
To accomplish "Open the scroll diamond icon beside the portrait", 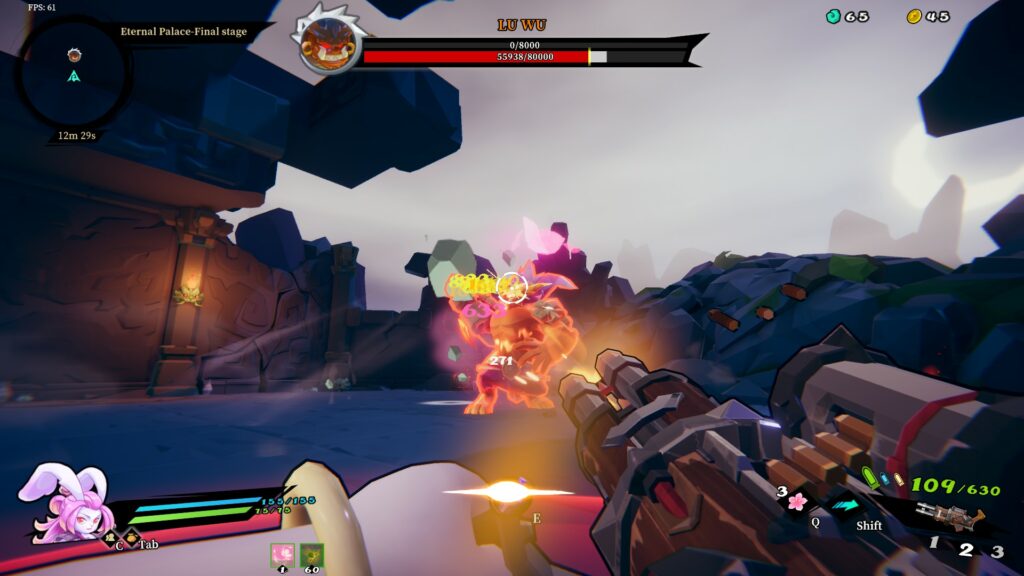I will 111,538.
